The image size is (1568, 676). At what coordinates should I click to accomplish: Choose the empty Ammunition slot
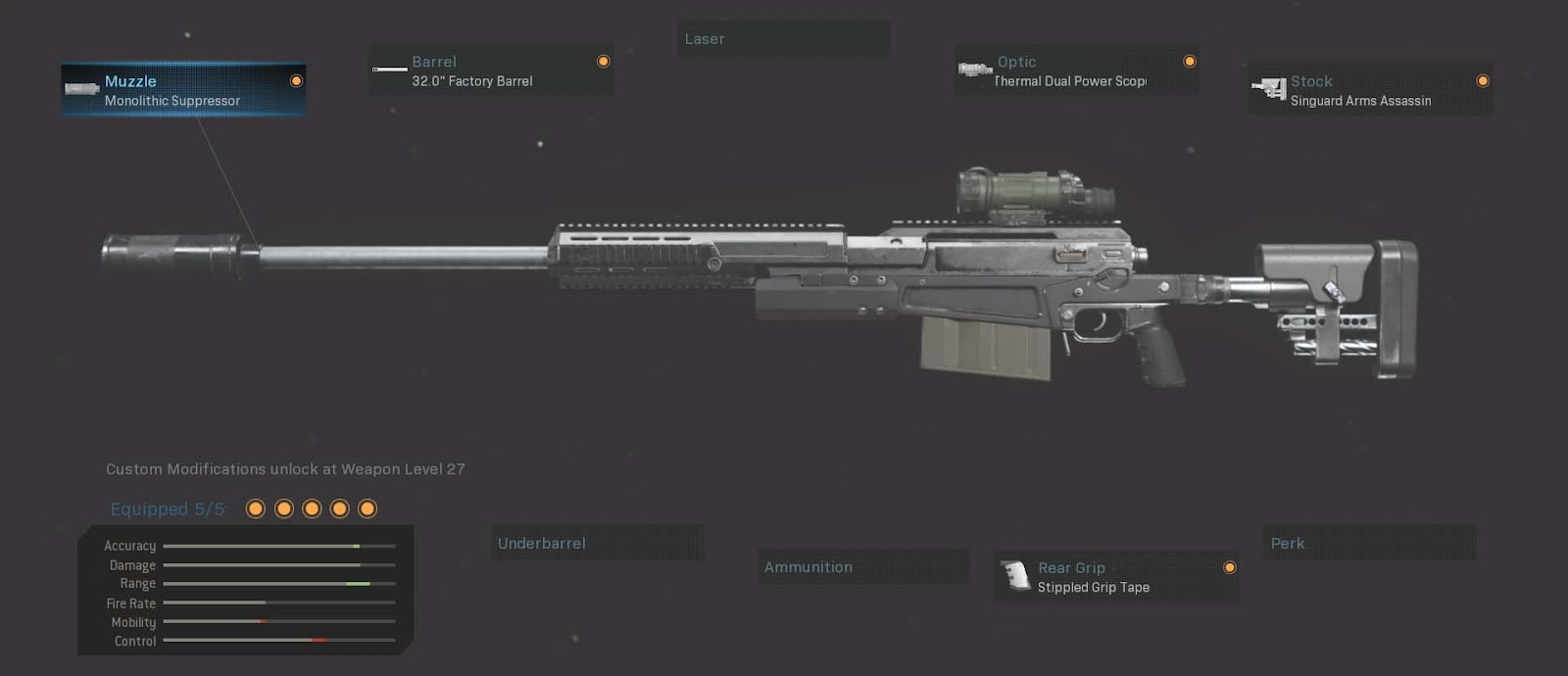(x=862, y=567)
